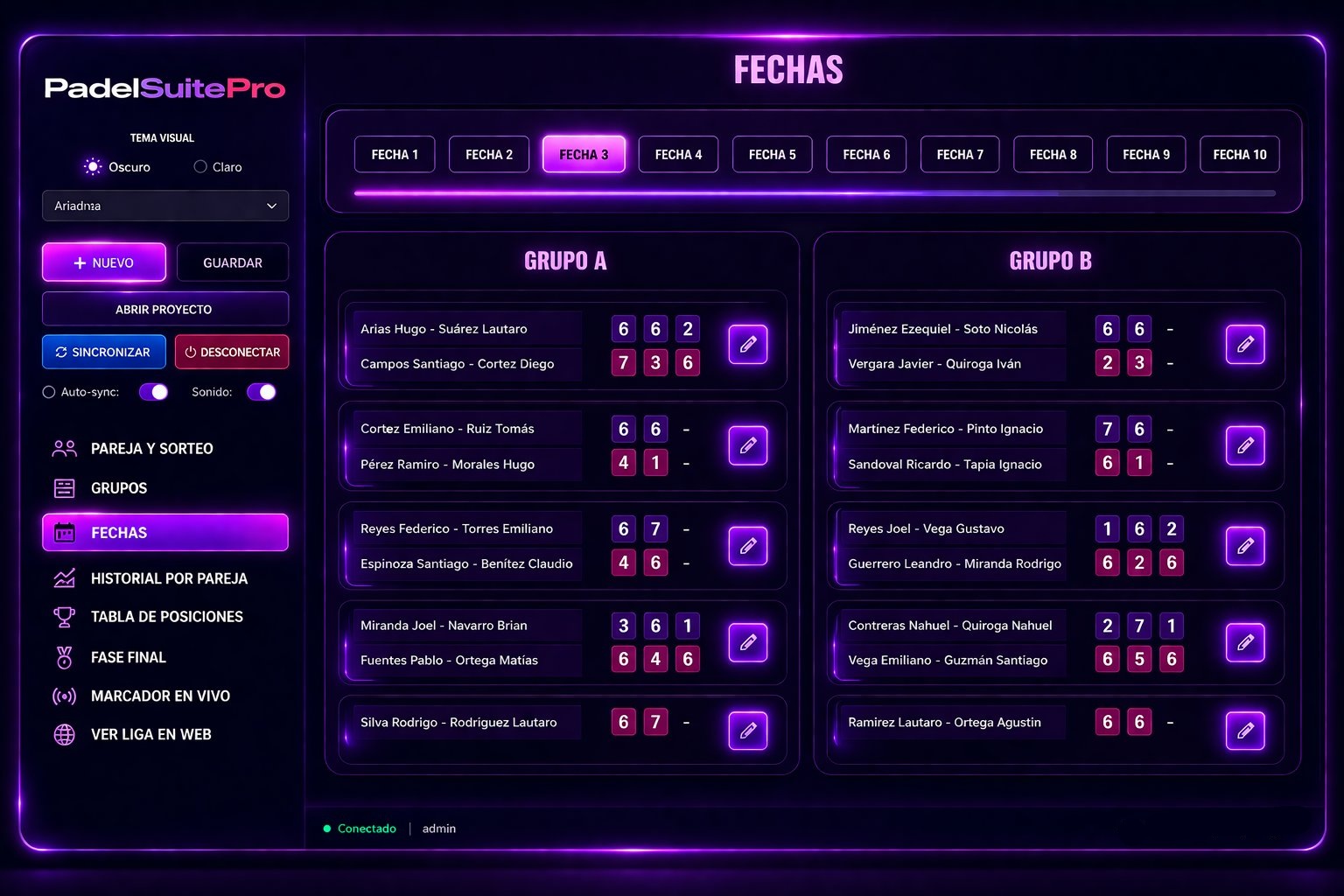
Task: Click the globe icon for Ver Liga en Web
Action: click(62, 734)
